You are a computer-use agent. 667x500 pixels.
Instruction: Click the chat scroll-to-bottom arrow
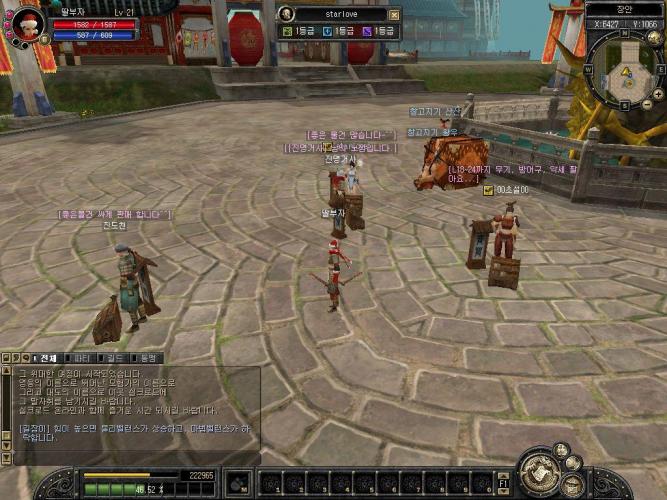pos(7,459)
